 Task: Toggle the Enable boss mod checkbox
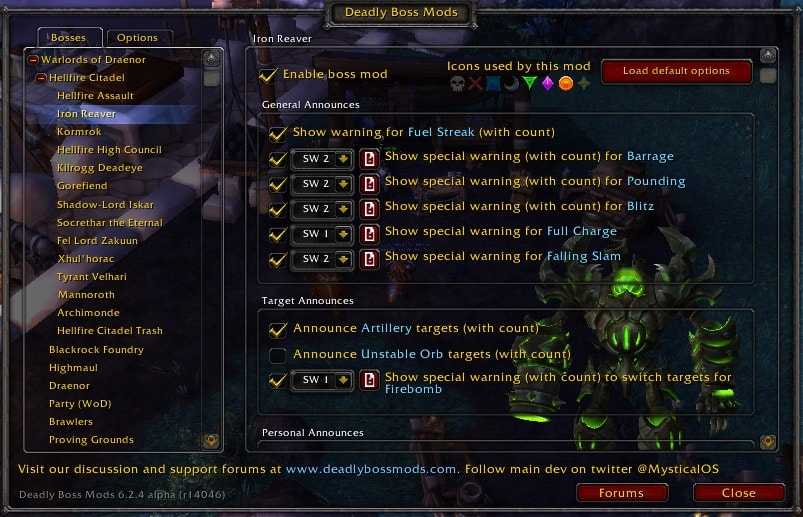268,75
